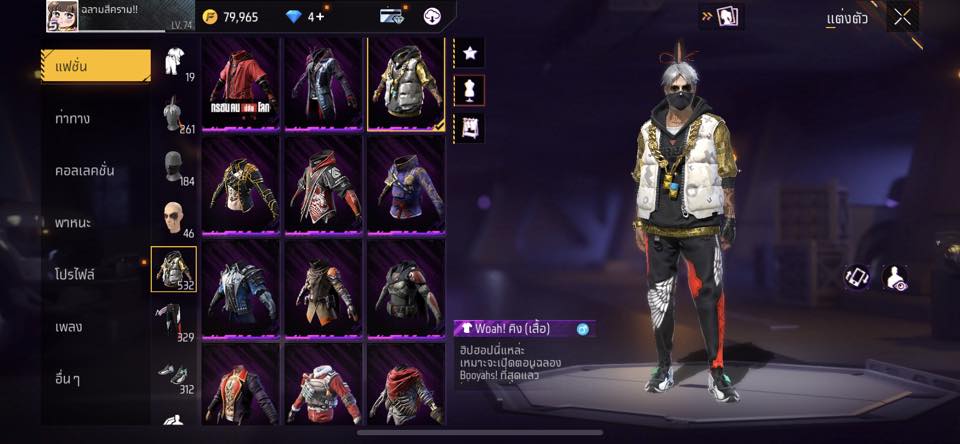Equip the white vest with gold sleeves
This screenshot has height=444, width=960.
point(407,84)
